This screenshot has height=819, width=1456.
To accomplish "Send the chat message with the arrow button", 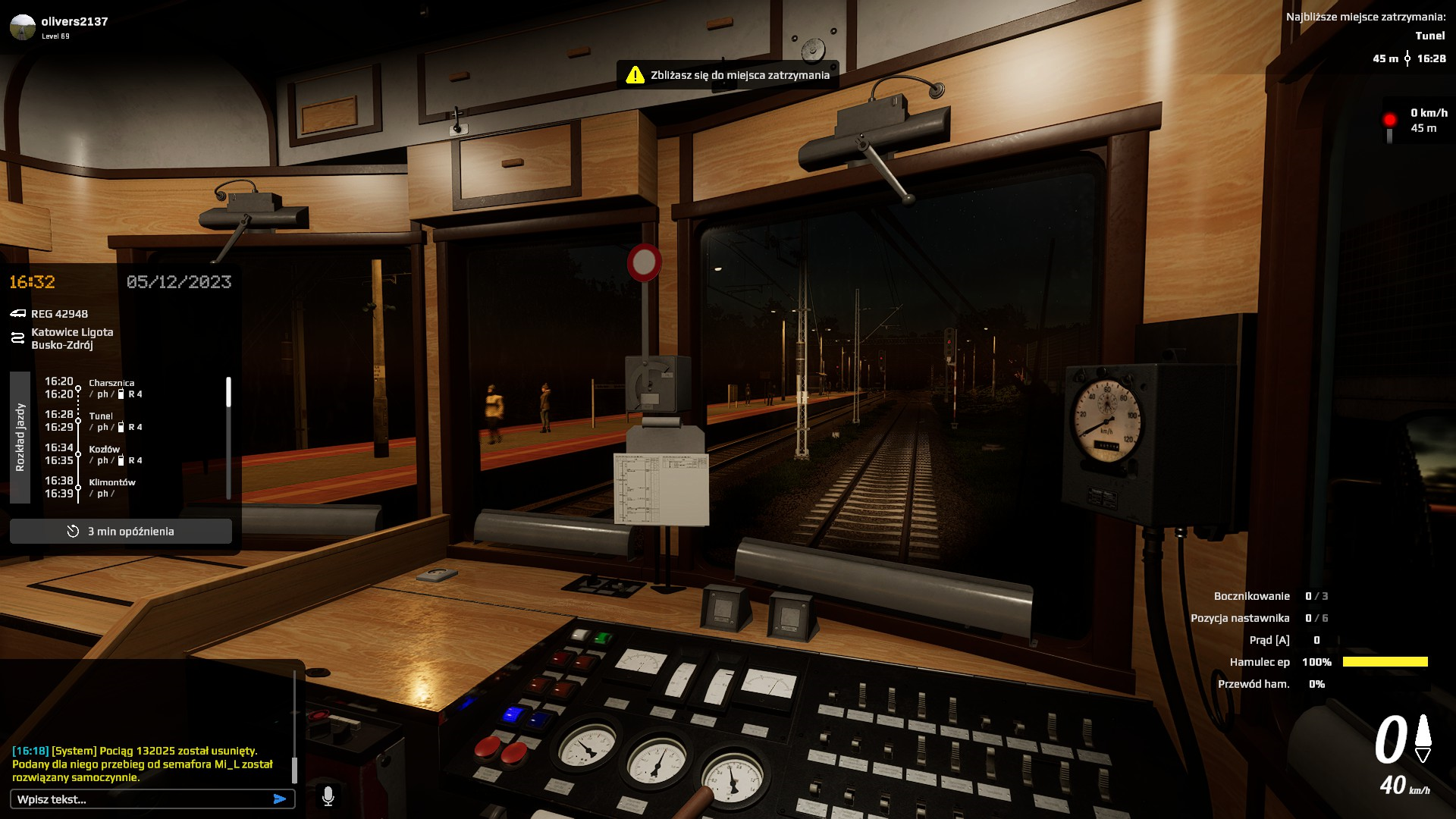I will pos(280,799).
